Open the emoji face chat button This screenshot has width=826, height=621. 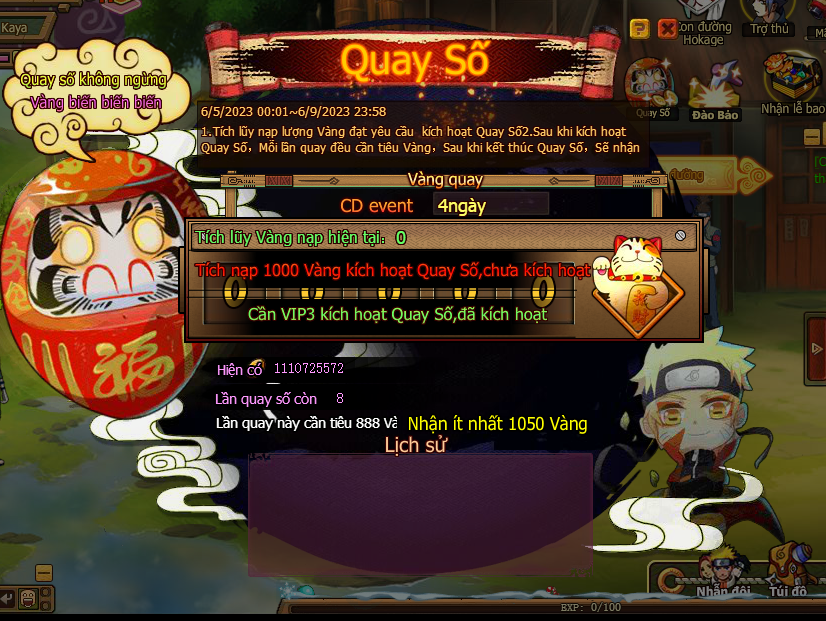coord(29,598)
